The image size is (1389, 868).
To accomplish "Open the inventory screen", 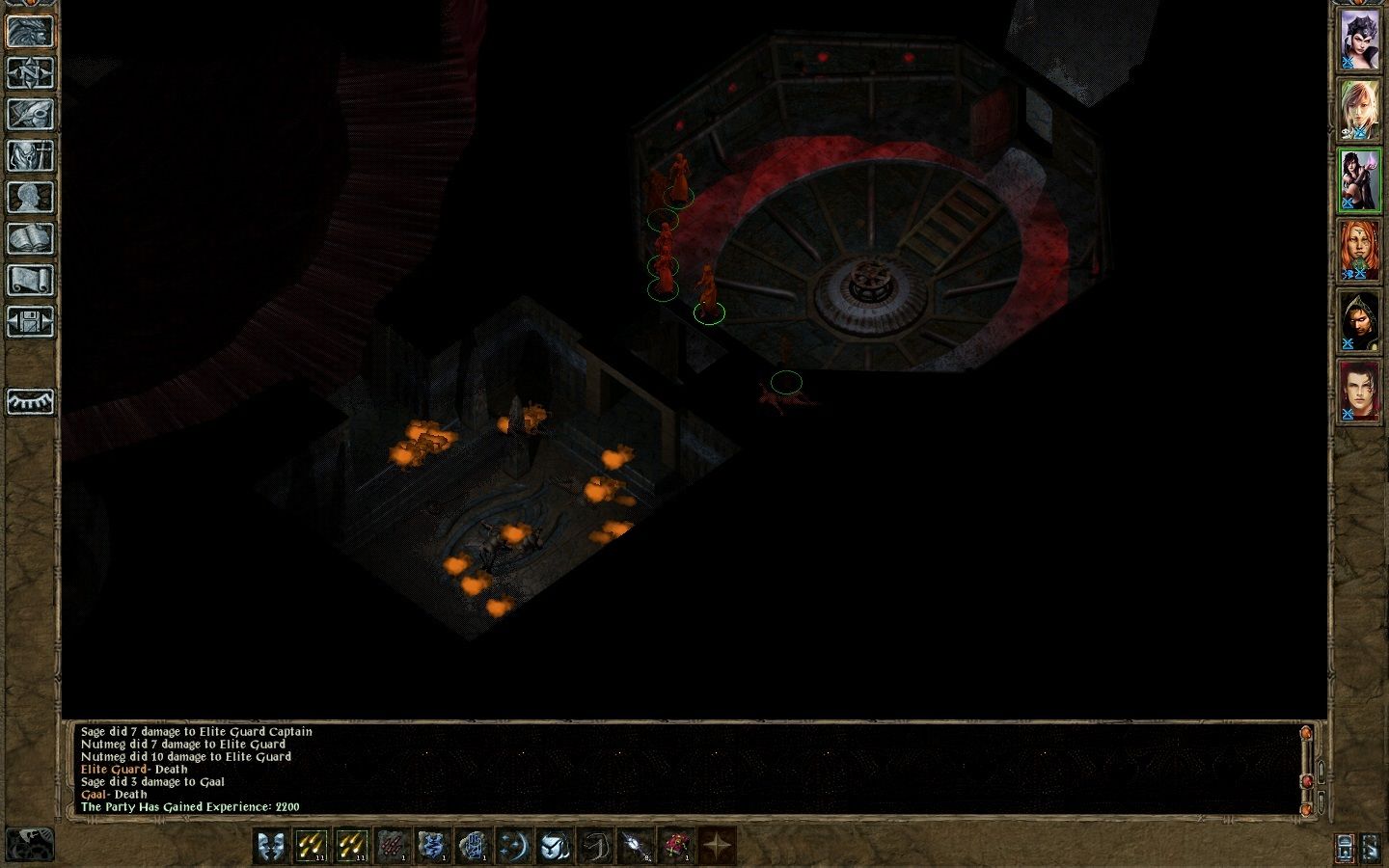I will pos(30,155).
